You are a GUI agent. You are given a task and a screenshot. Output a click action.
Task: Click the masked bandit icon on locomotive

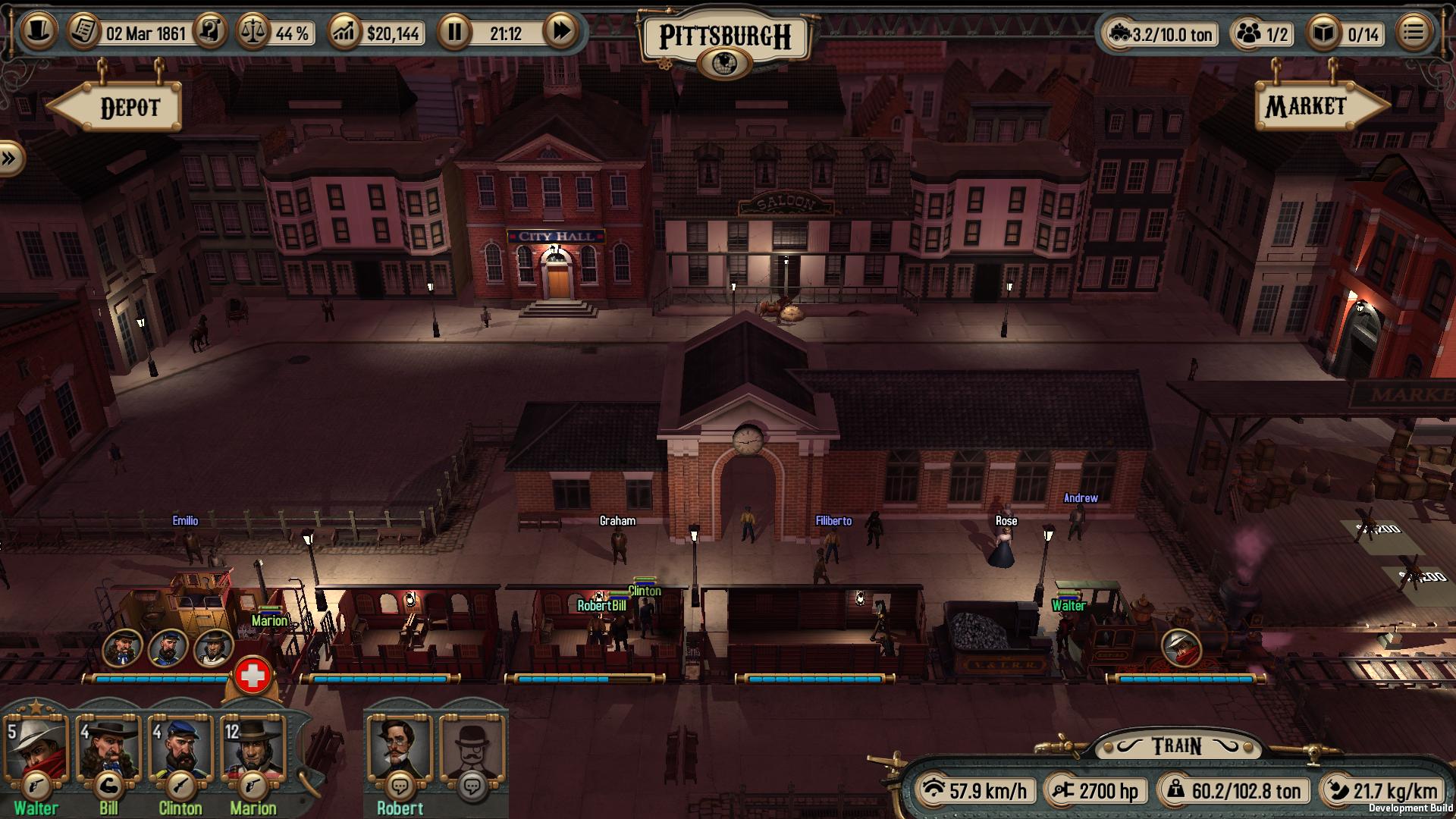tap(1181, 647)
